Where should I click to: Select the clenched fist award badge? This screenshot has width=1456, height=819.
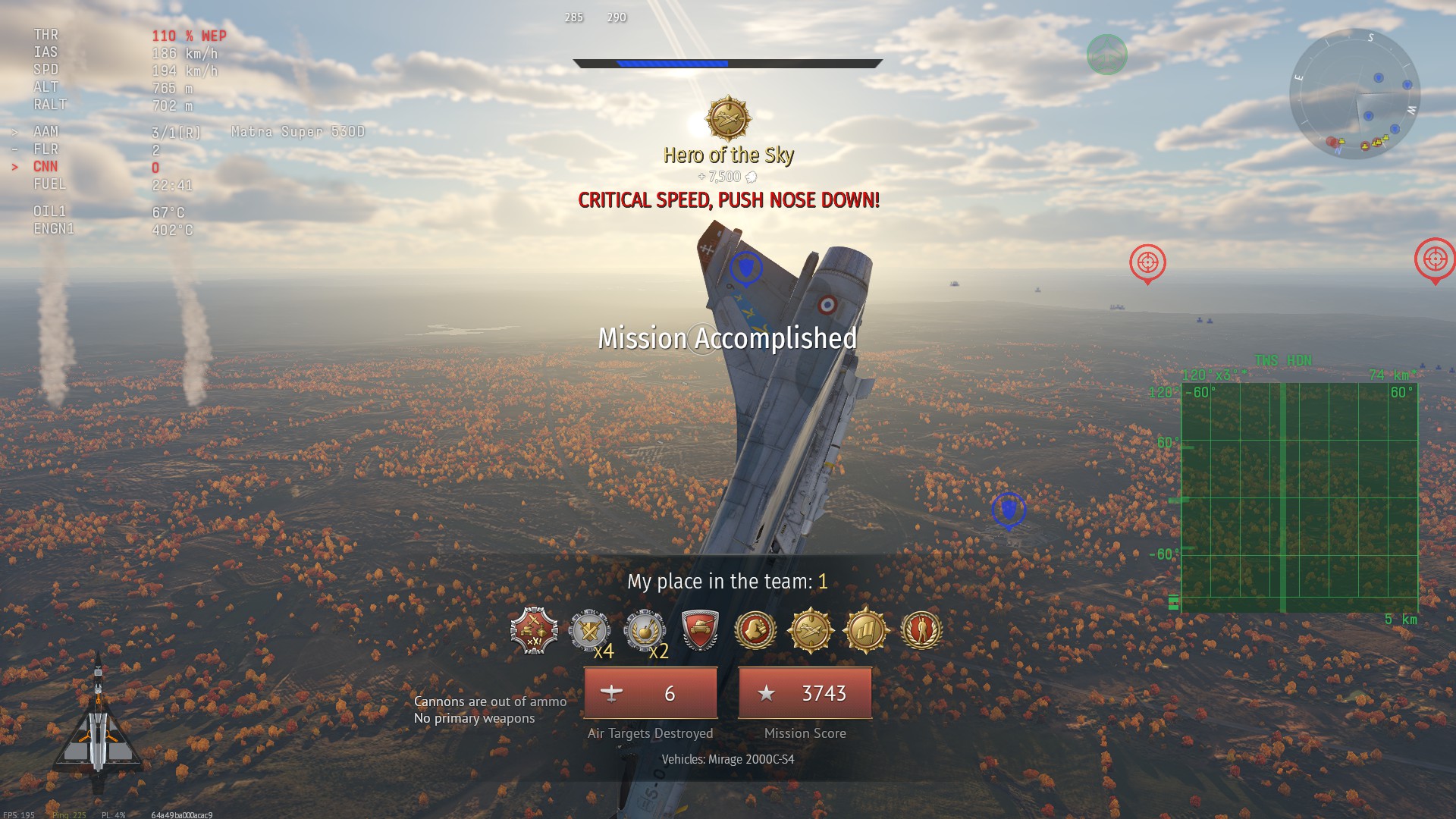[755, 630]
